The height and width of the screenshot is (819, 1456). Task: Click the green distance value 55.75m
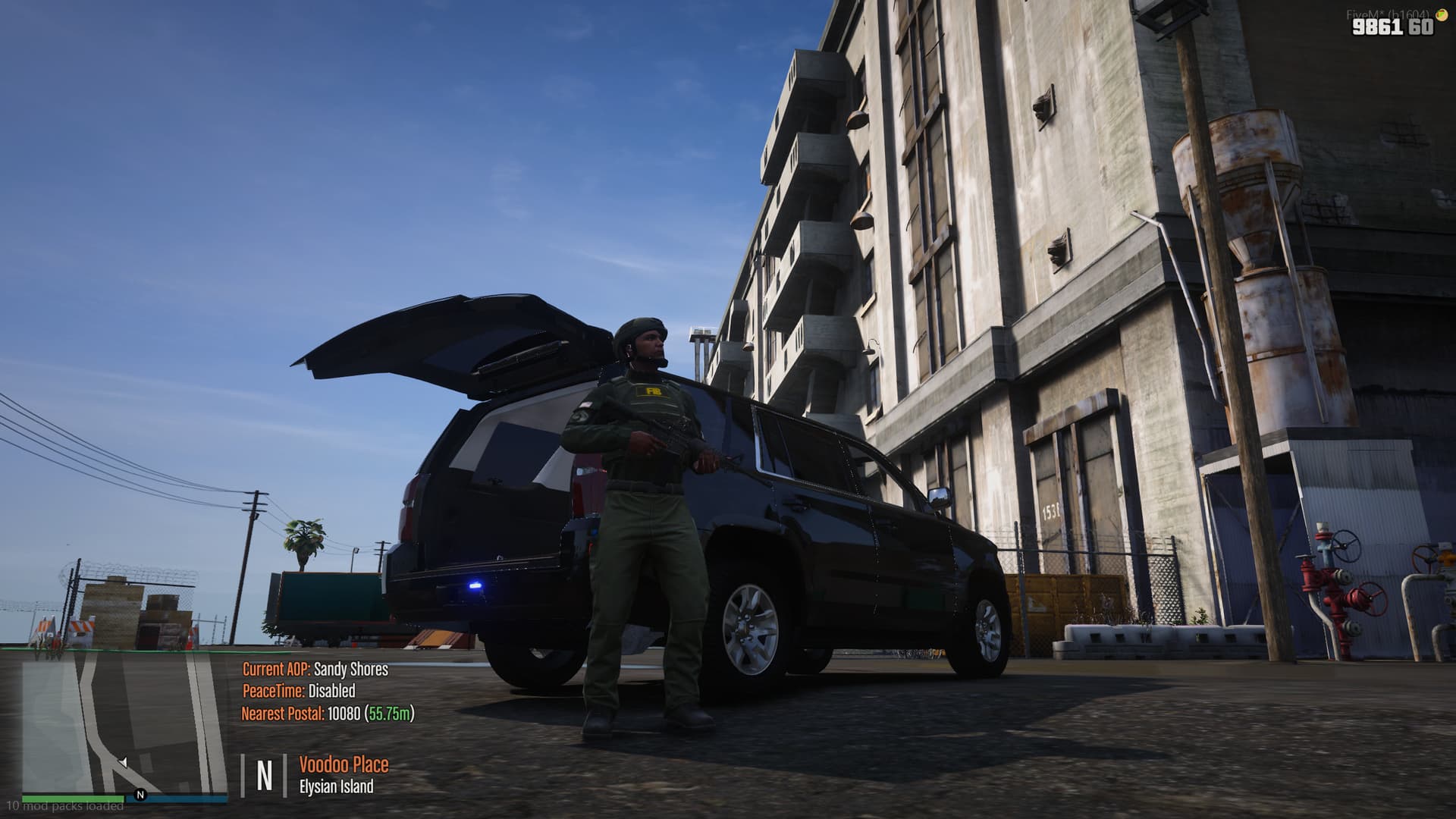click(x=391, y=713)
